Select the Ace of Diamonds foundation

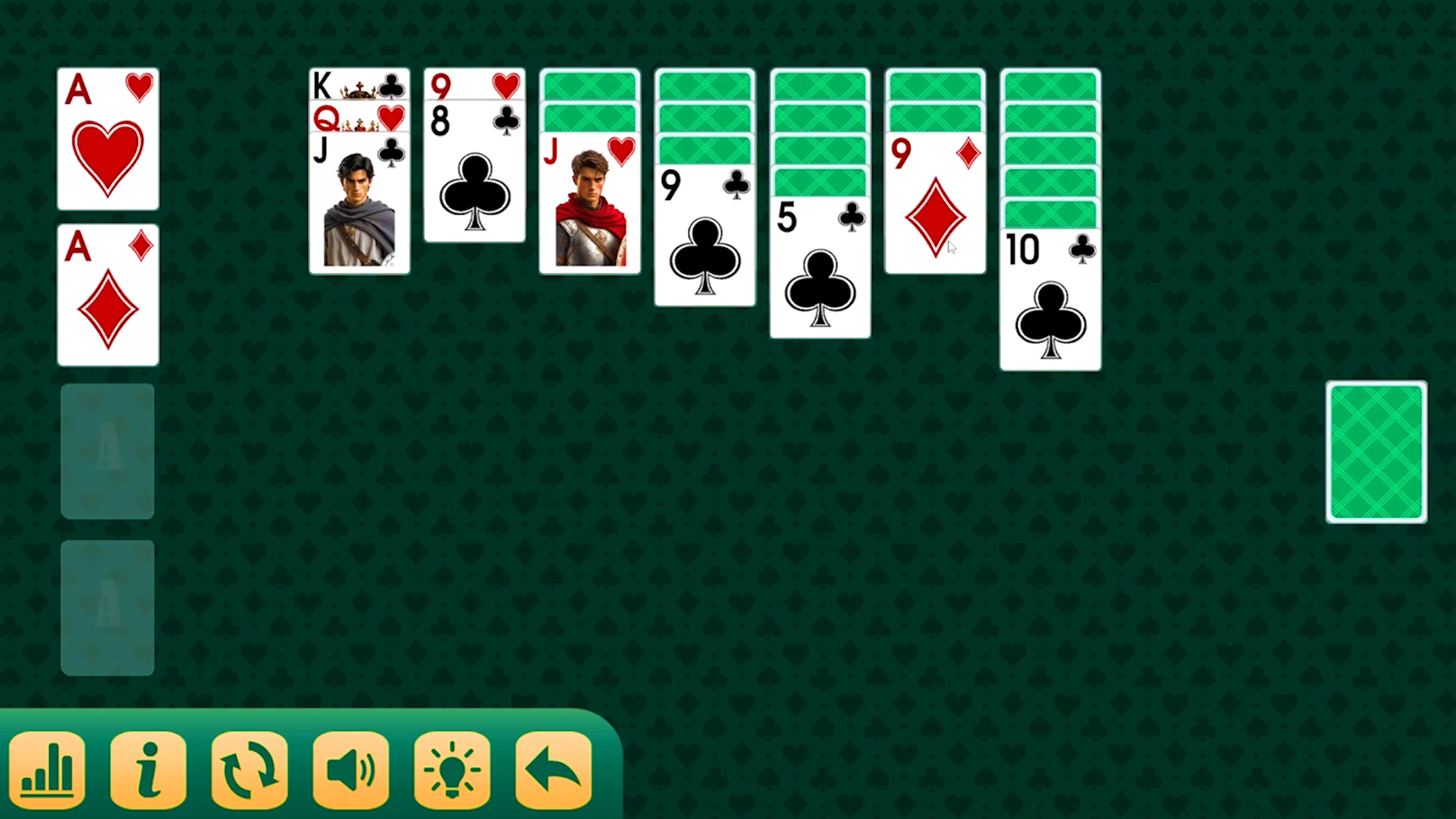click(x=107, y=296)
